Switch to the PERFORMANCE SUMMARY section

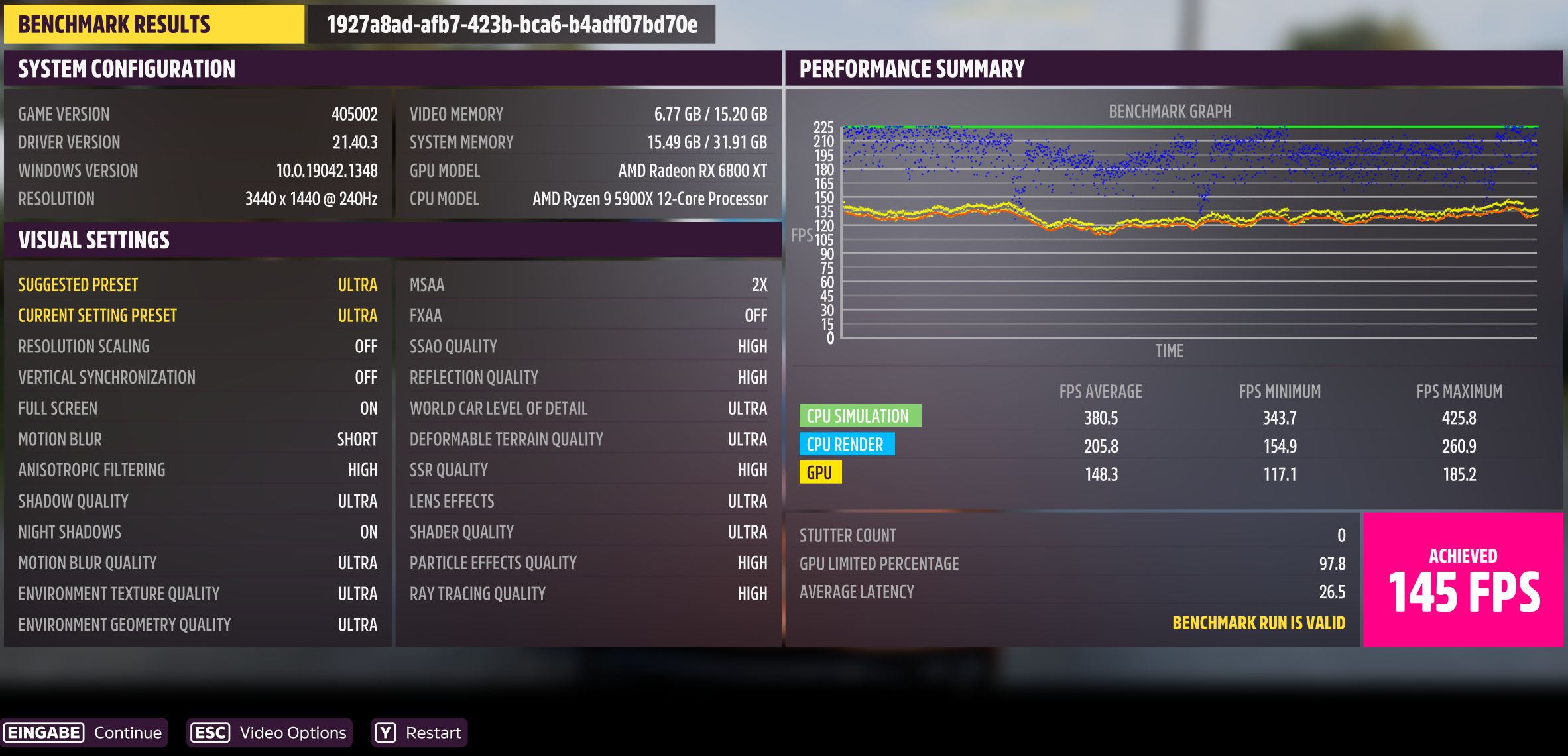(912, 66)
